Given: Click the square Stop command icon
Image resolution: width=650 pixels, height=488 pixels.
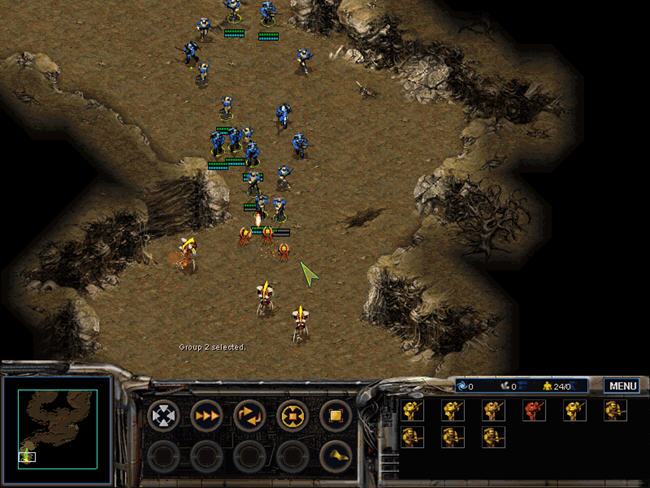Looking at the screenshot, I should coord(335,414).
